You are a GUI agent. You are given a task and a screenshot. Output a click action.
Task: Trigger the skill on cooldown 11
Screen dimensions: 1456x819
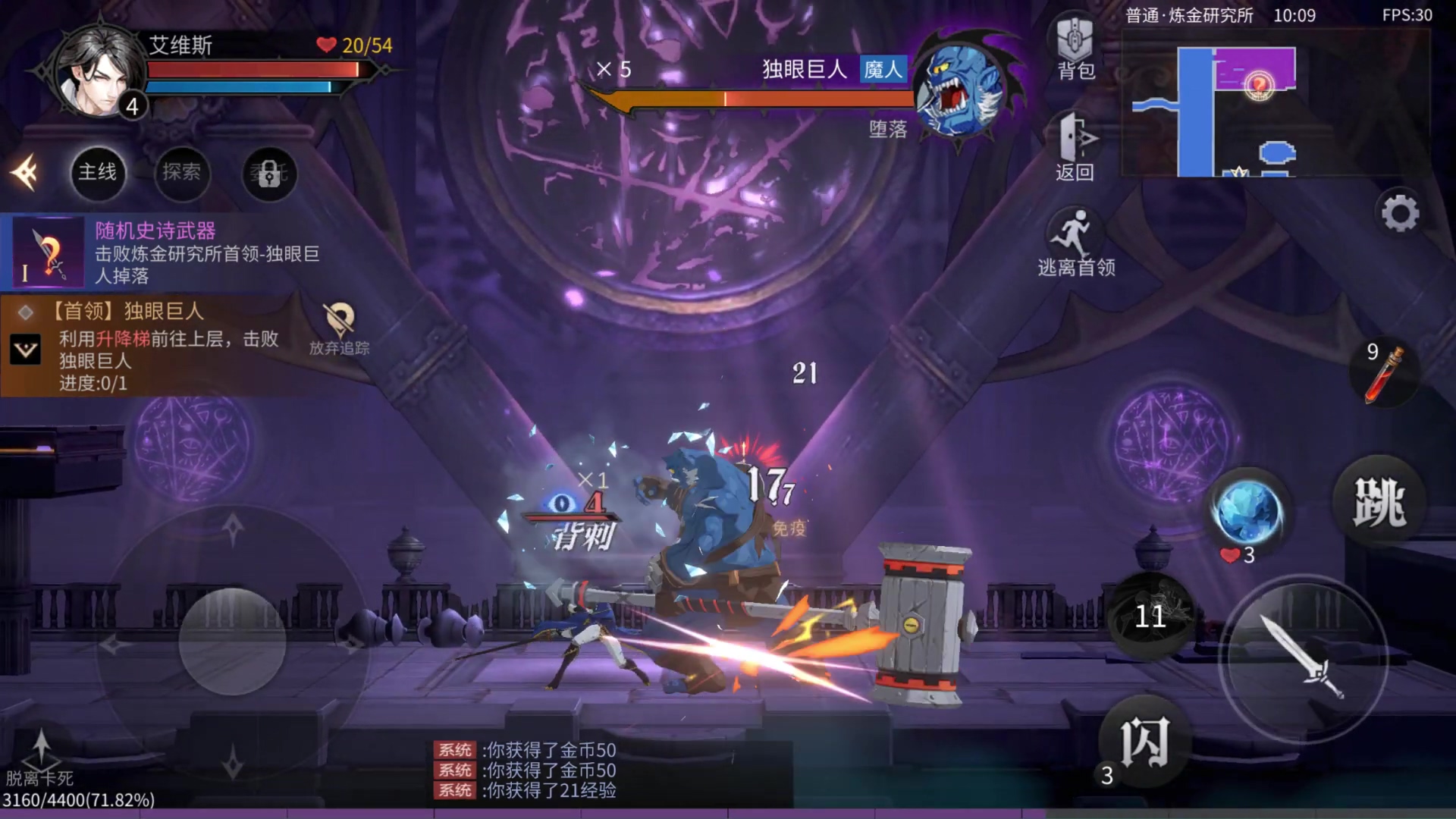[1150, 615]
